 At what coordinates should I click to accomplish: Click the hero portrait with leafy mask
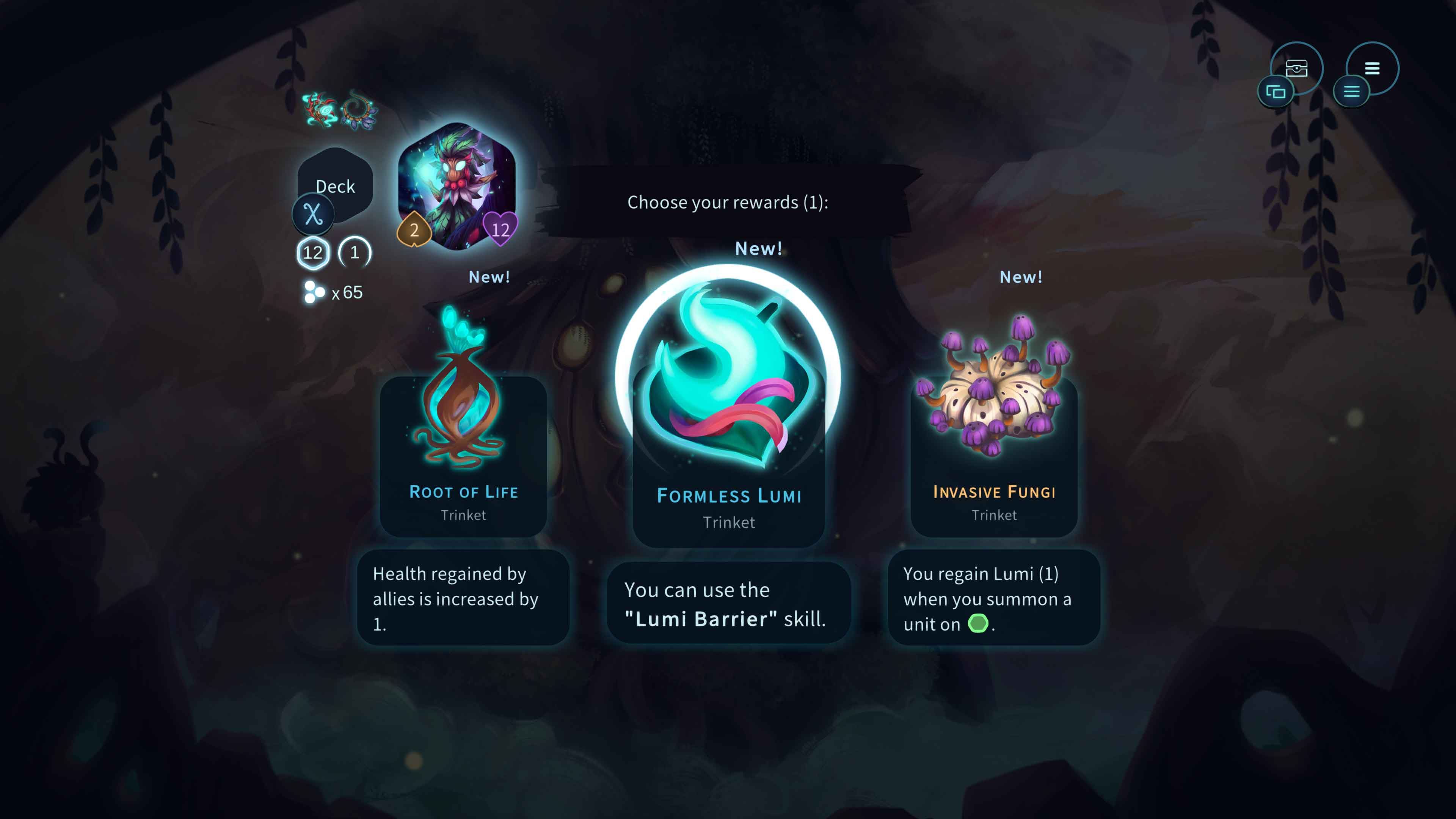[x=457, y=185]
